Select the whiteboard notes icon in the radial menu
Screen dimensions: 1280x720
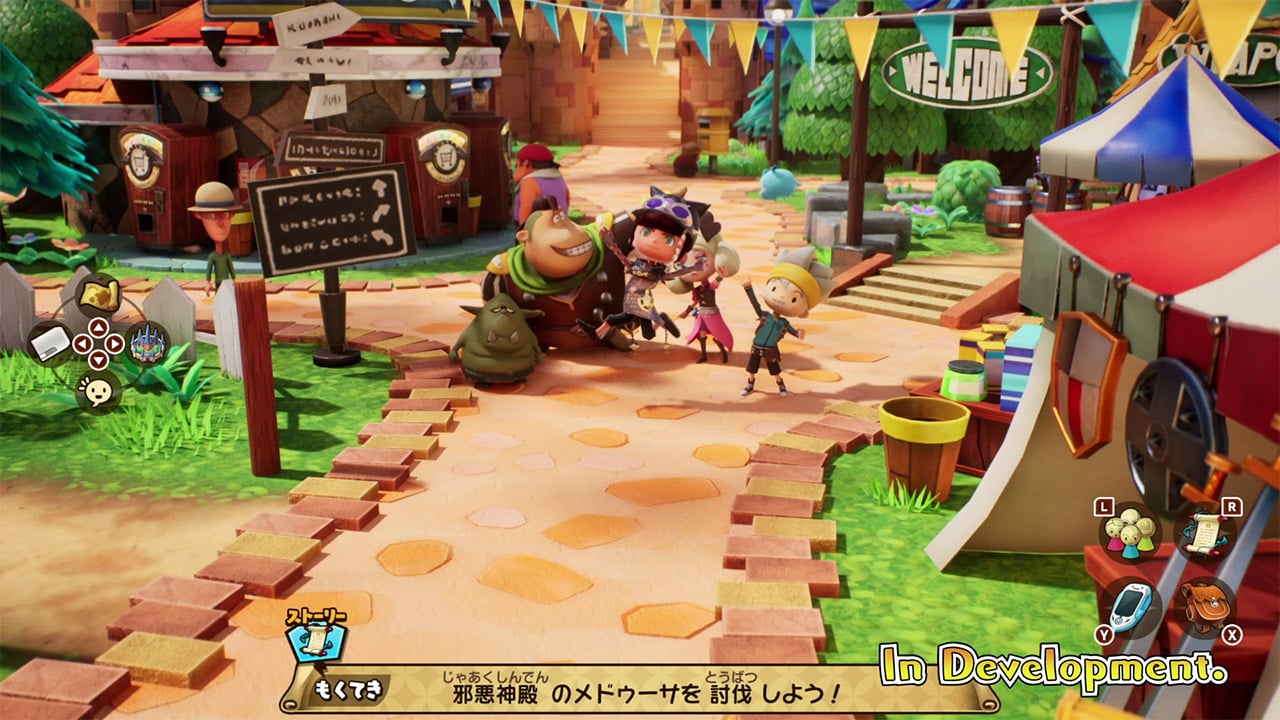[51, 343]
